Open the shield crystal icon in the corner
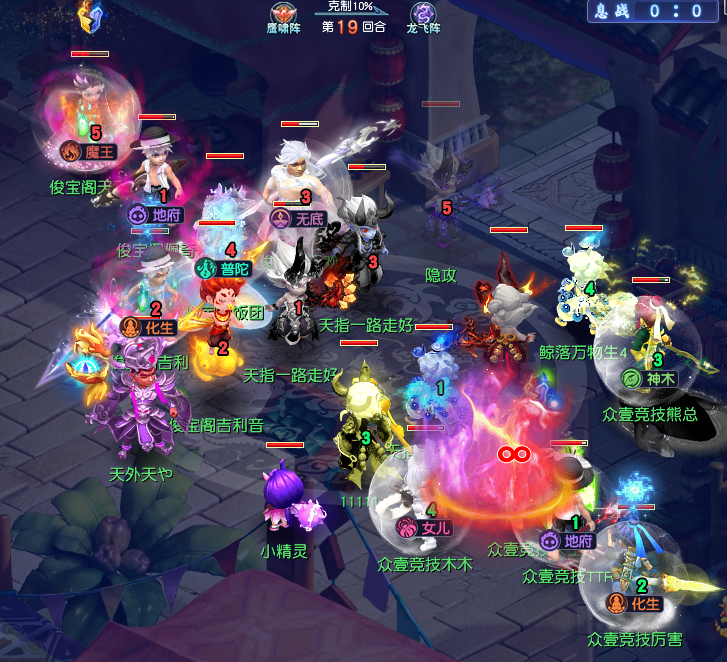This screenshot has width=727, height=662. click(x=92, y=13)
